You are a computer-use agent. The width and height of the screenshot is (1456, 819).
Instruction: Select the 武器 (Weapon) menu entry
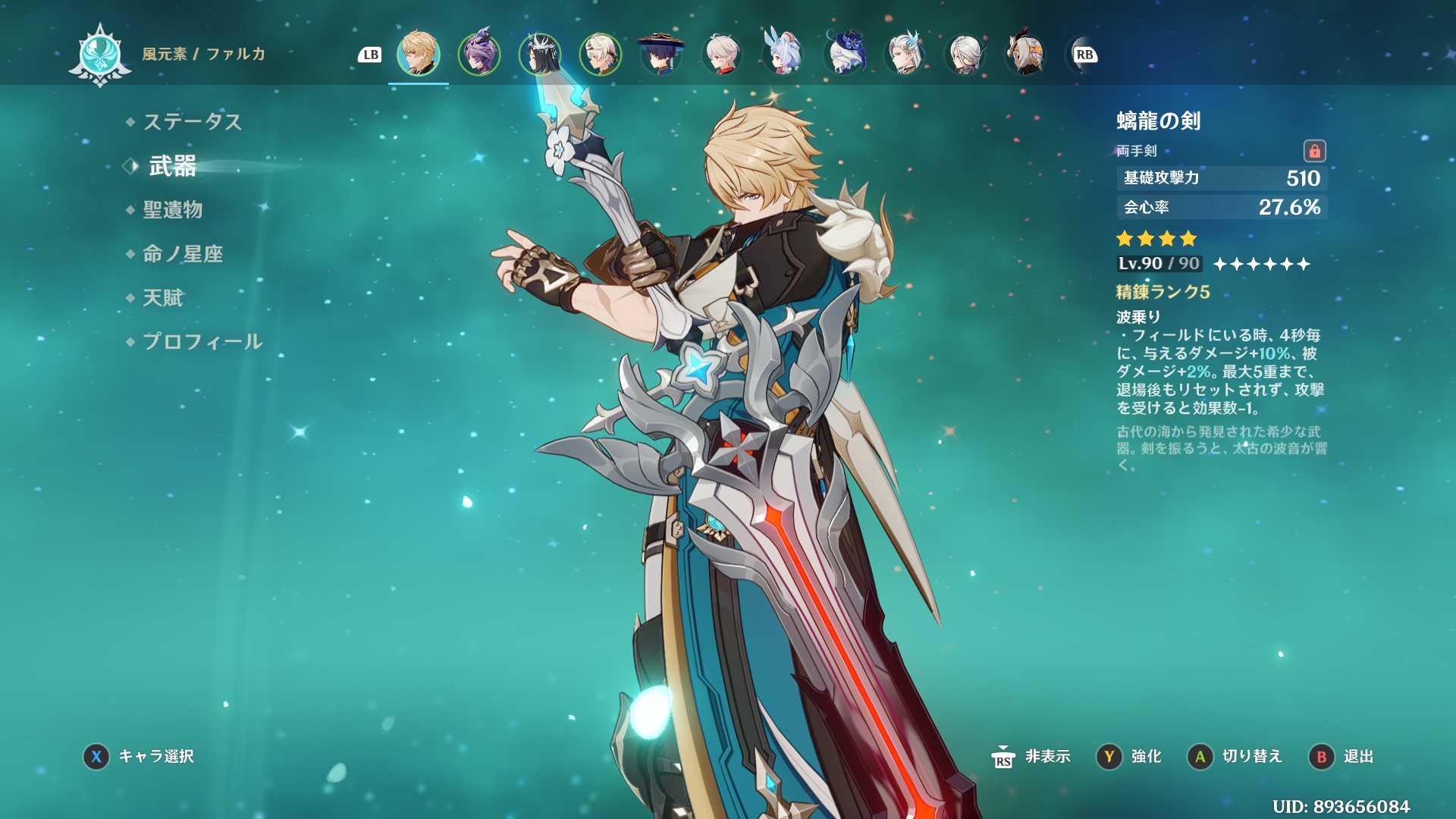pos(172,166)
